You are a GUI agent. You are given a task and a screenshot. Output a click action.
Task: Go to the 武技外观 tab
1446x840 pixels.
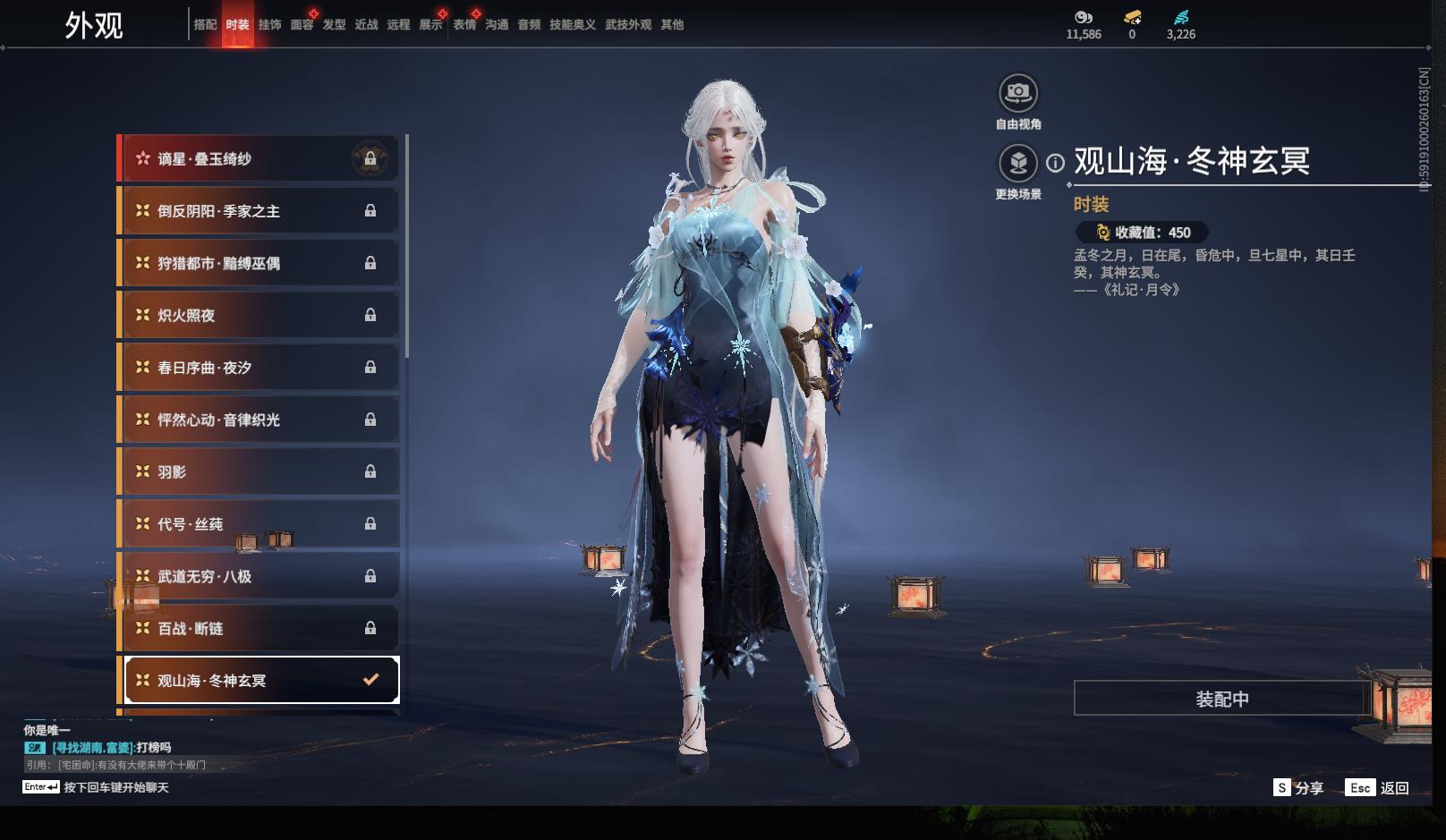click(628, 25)
